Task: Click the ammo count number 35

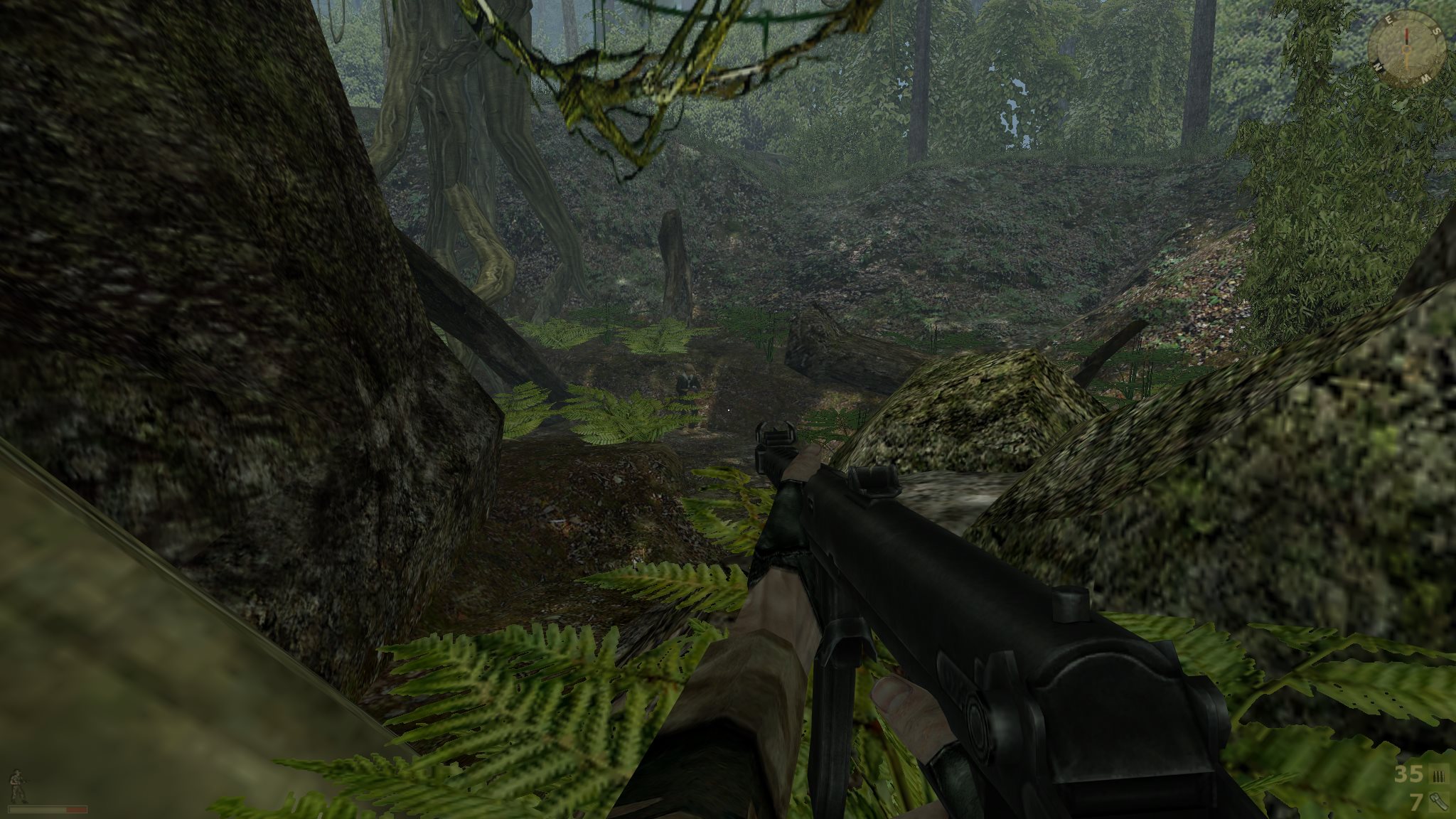Action: coord(1408,773)
